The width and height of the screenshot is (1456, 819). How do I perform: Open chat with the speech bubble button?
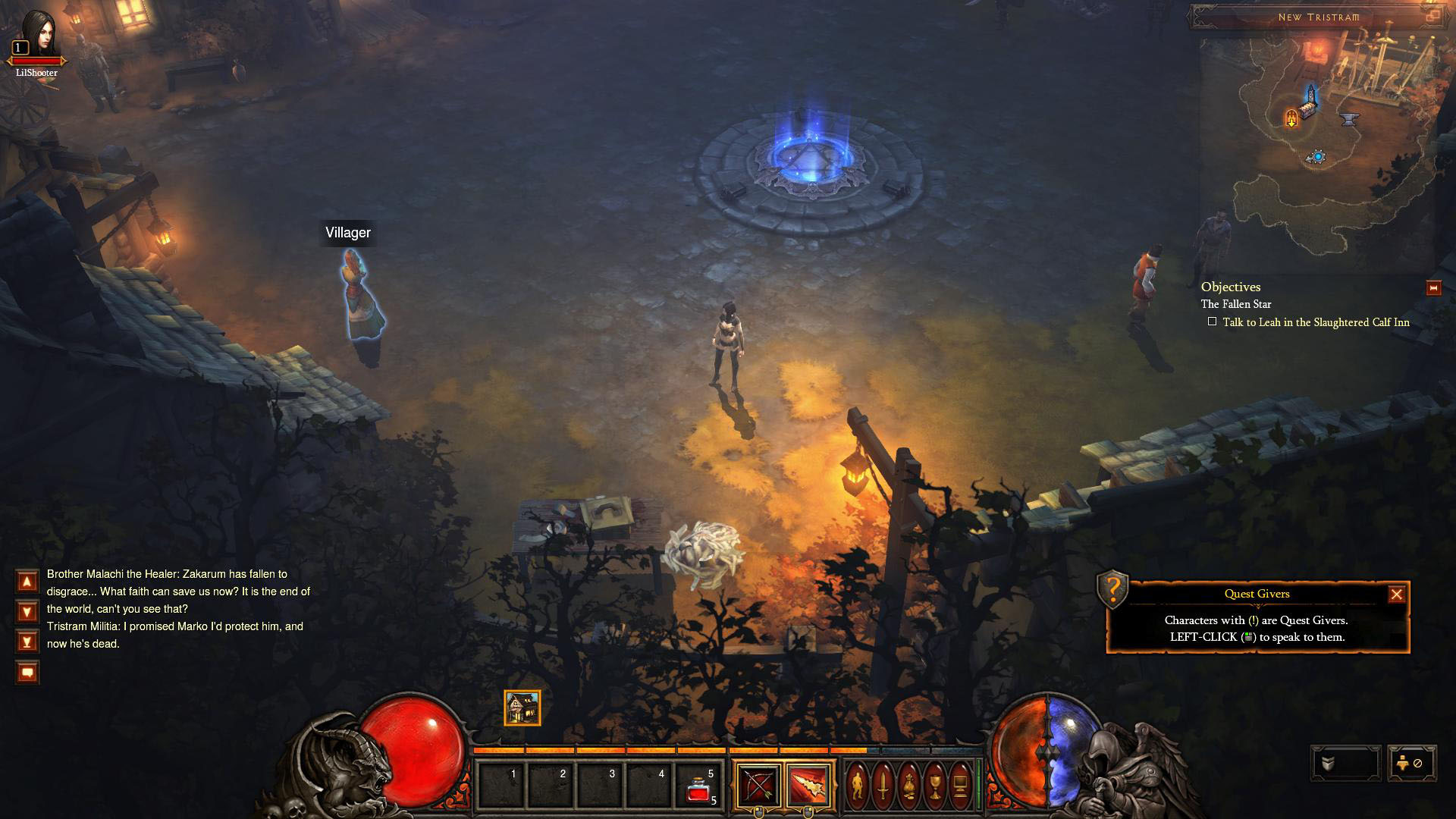(27, 673)
